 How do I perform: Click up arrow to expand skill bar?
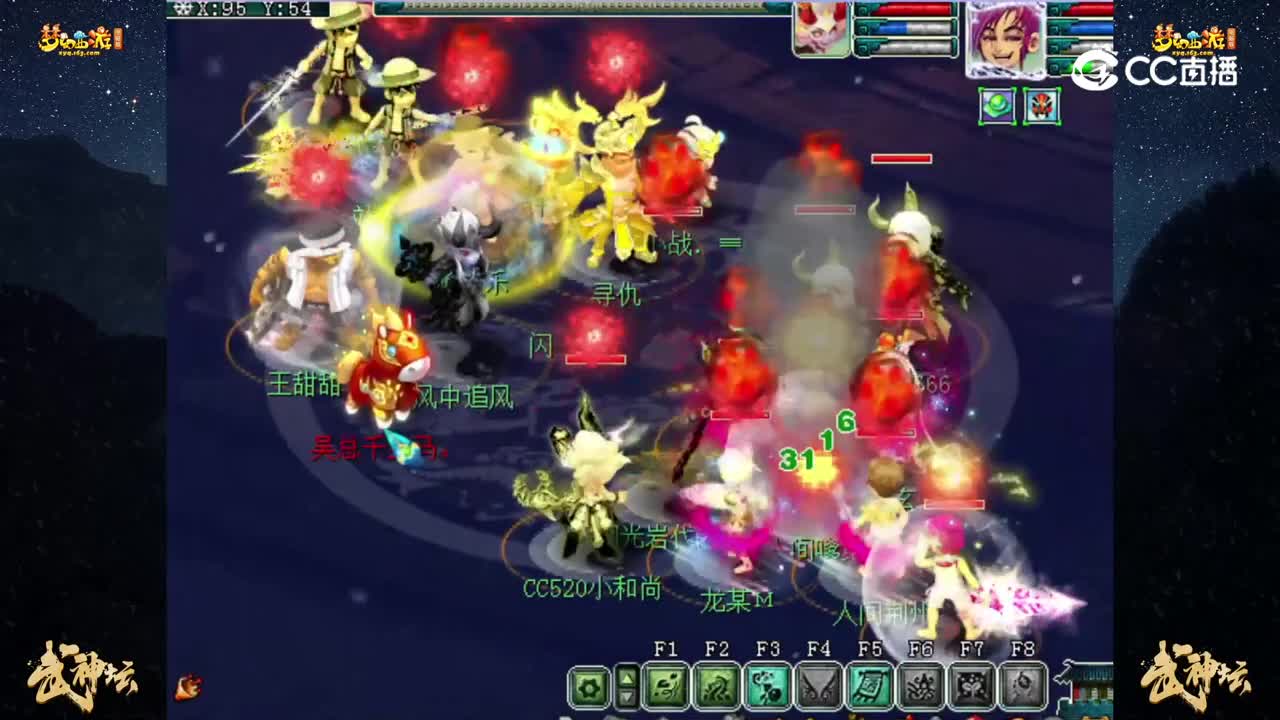(627, 677)
